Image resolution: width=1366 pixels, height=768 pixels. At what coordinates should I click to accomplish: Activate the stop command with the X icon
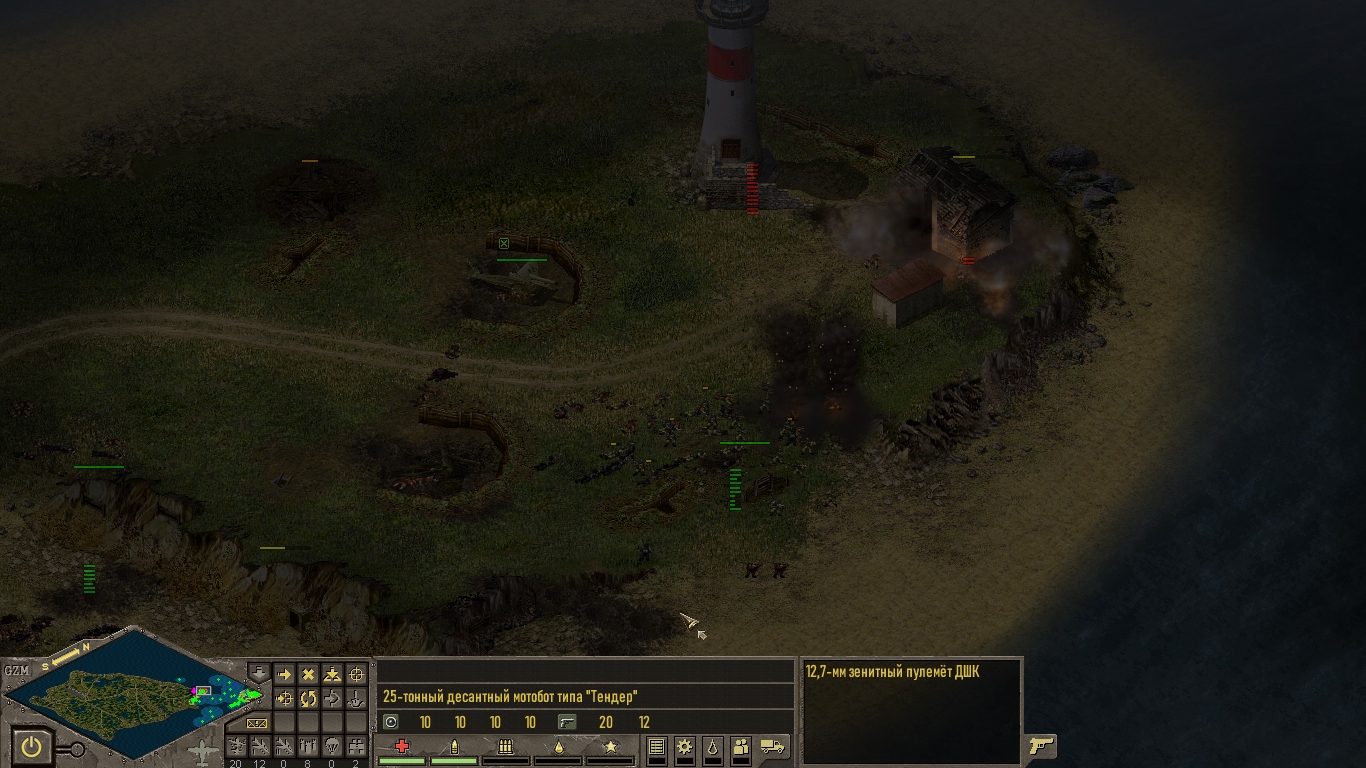tap(308, 675)
